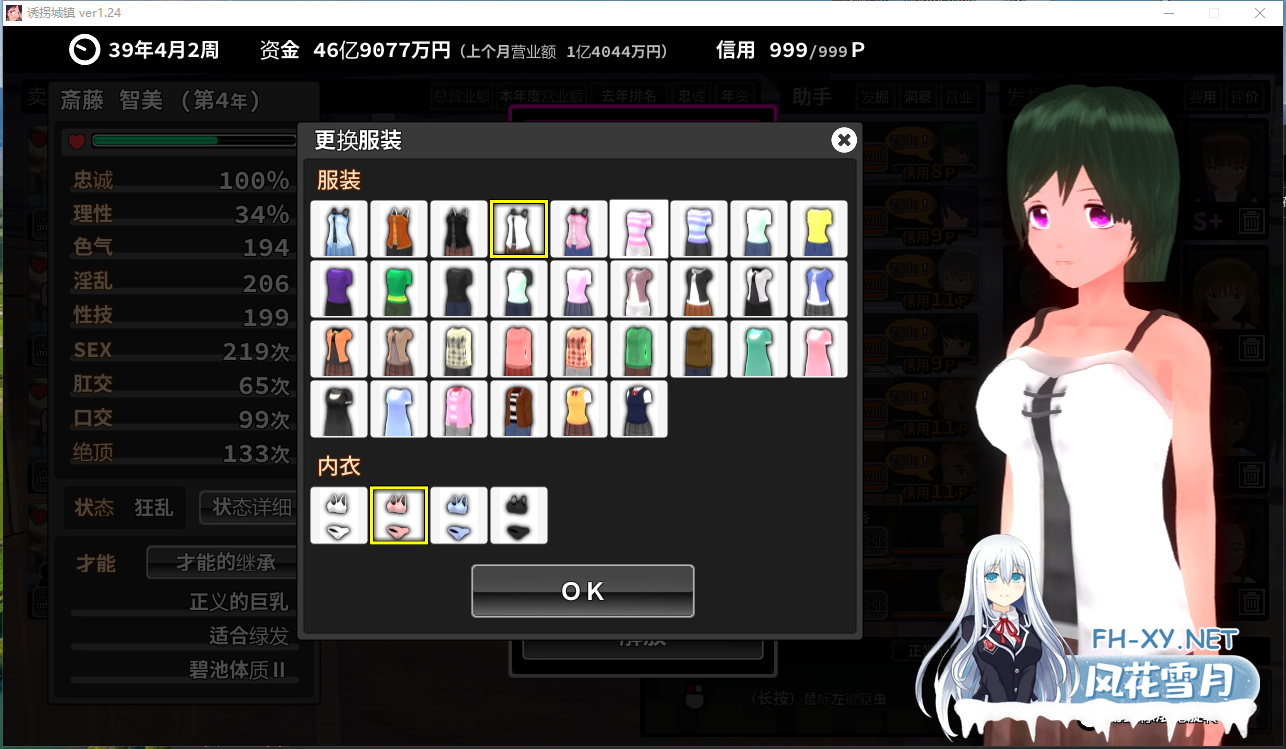
Task: Pick the long black dress
Action: pyautogui.click(x=339, y=409)
